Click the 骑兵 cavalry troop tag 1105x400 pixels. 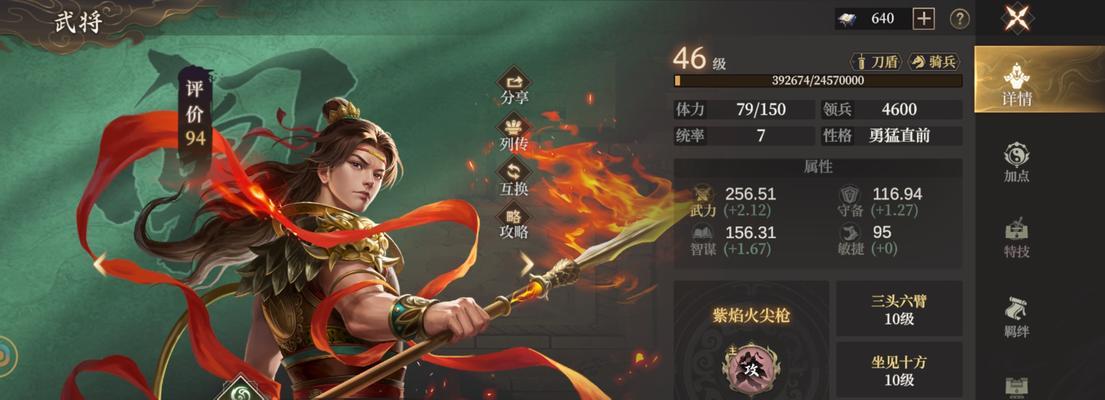[934, 62]
